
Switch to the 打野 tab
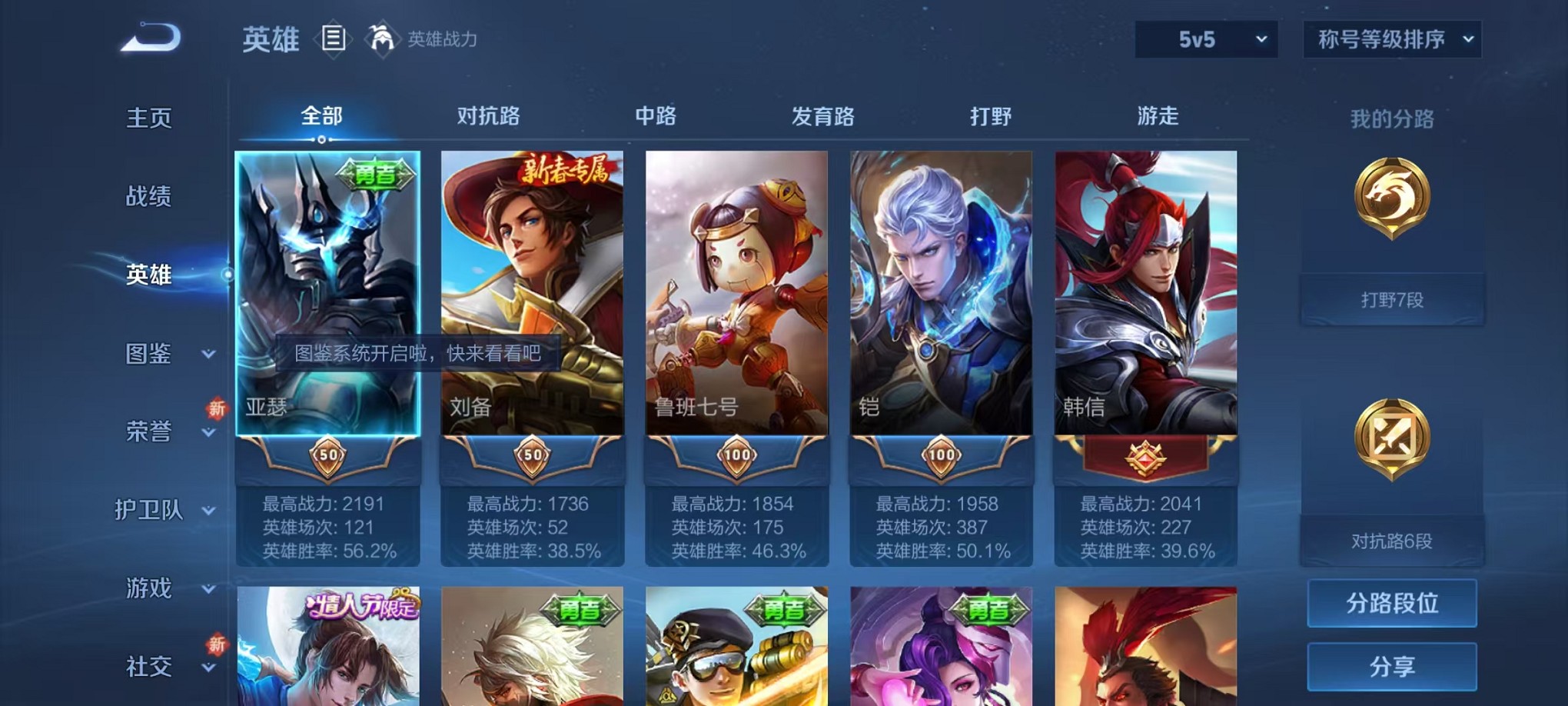click(993, 117)
